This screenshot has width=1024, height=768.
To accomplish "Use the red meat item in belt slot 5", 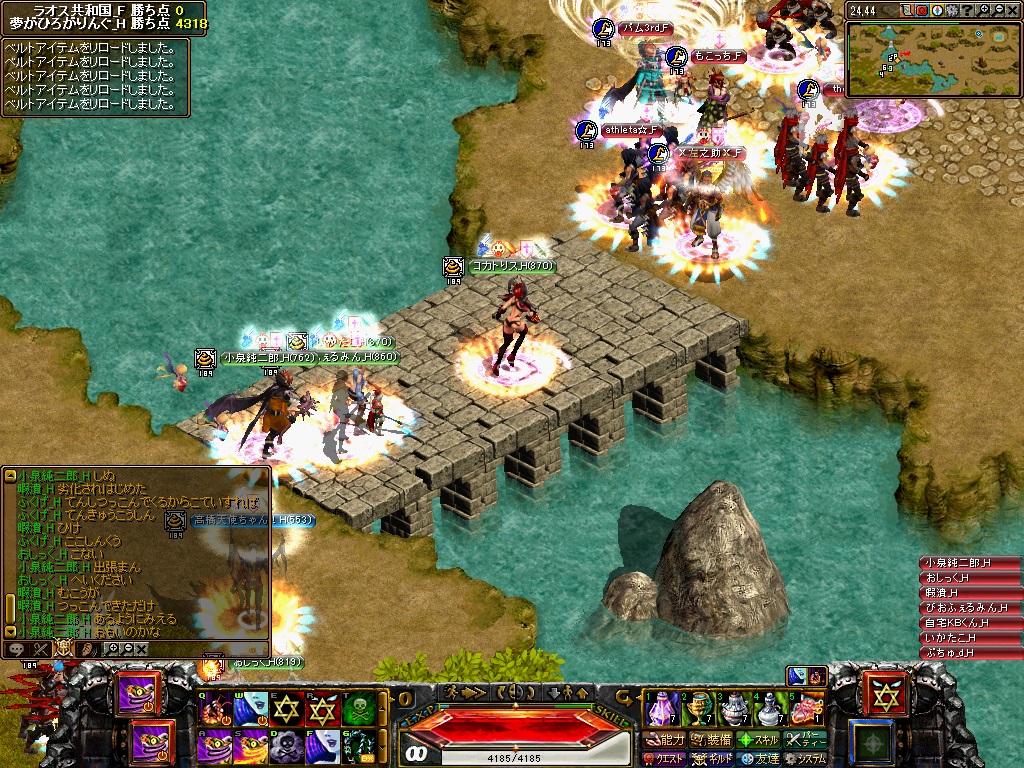I will coord(806,709).
